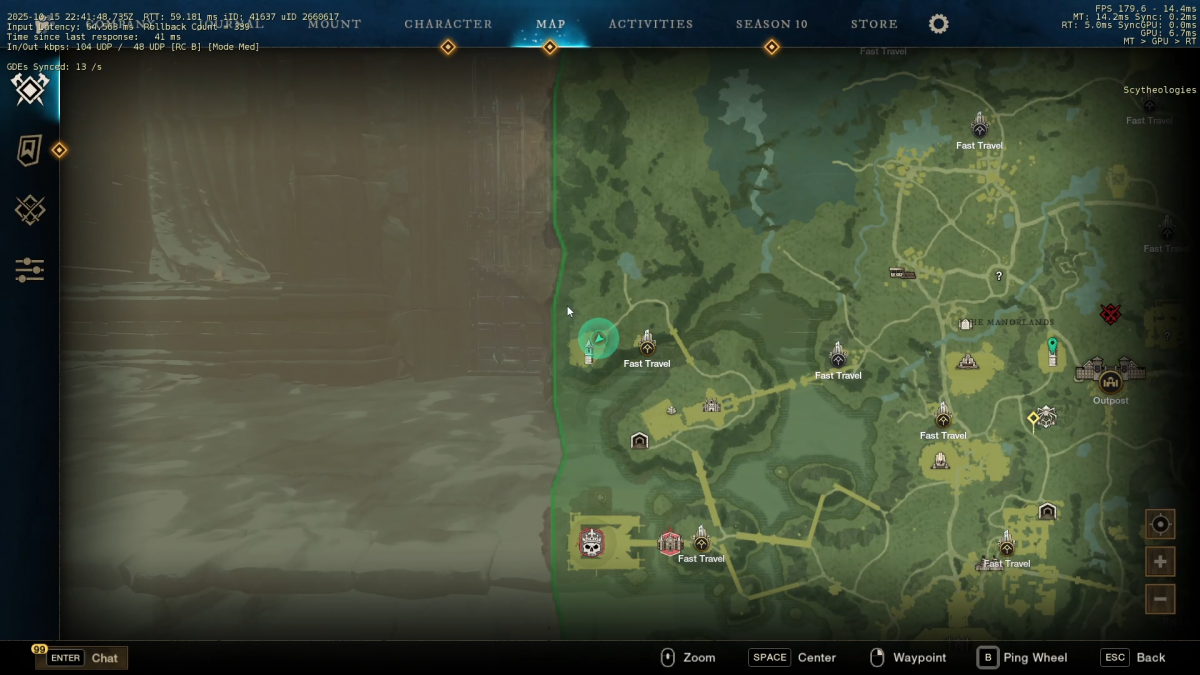Select the Map tab
This screenshot has height=675, width=1200.
coord(550,24)
